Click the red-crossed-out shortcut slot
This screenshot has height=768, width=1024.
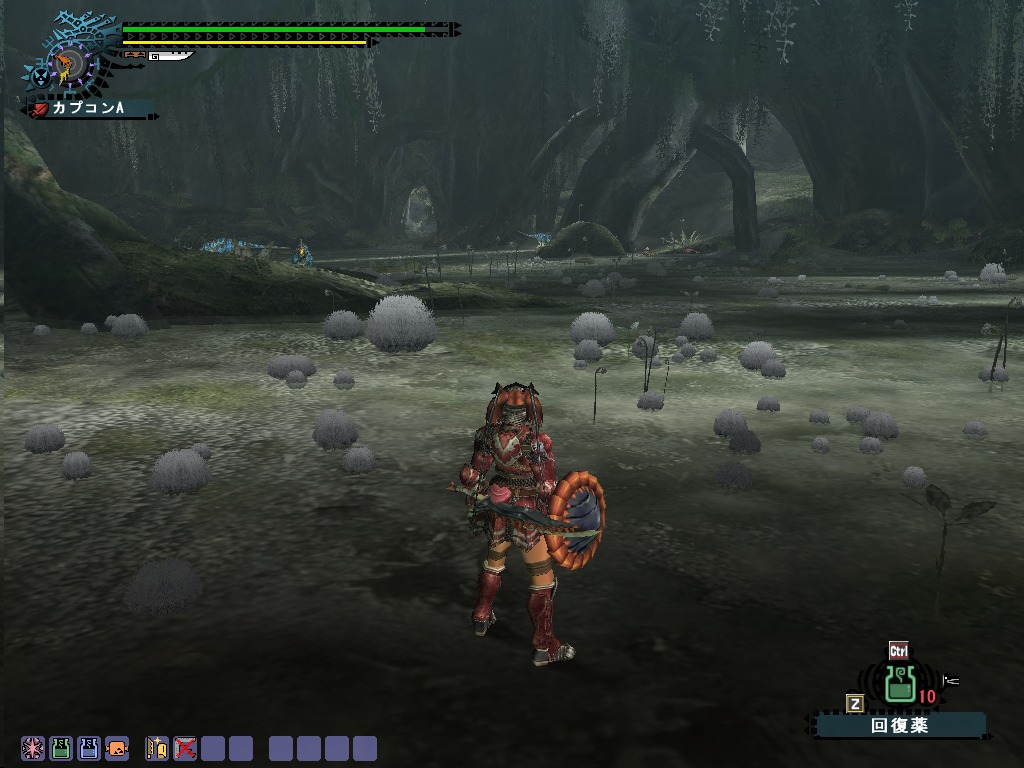click(185, 748)
